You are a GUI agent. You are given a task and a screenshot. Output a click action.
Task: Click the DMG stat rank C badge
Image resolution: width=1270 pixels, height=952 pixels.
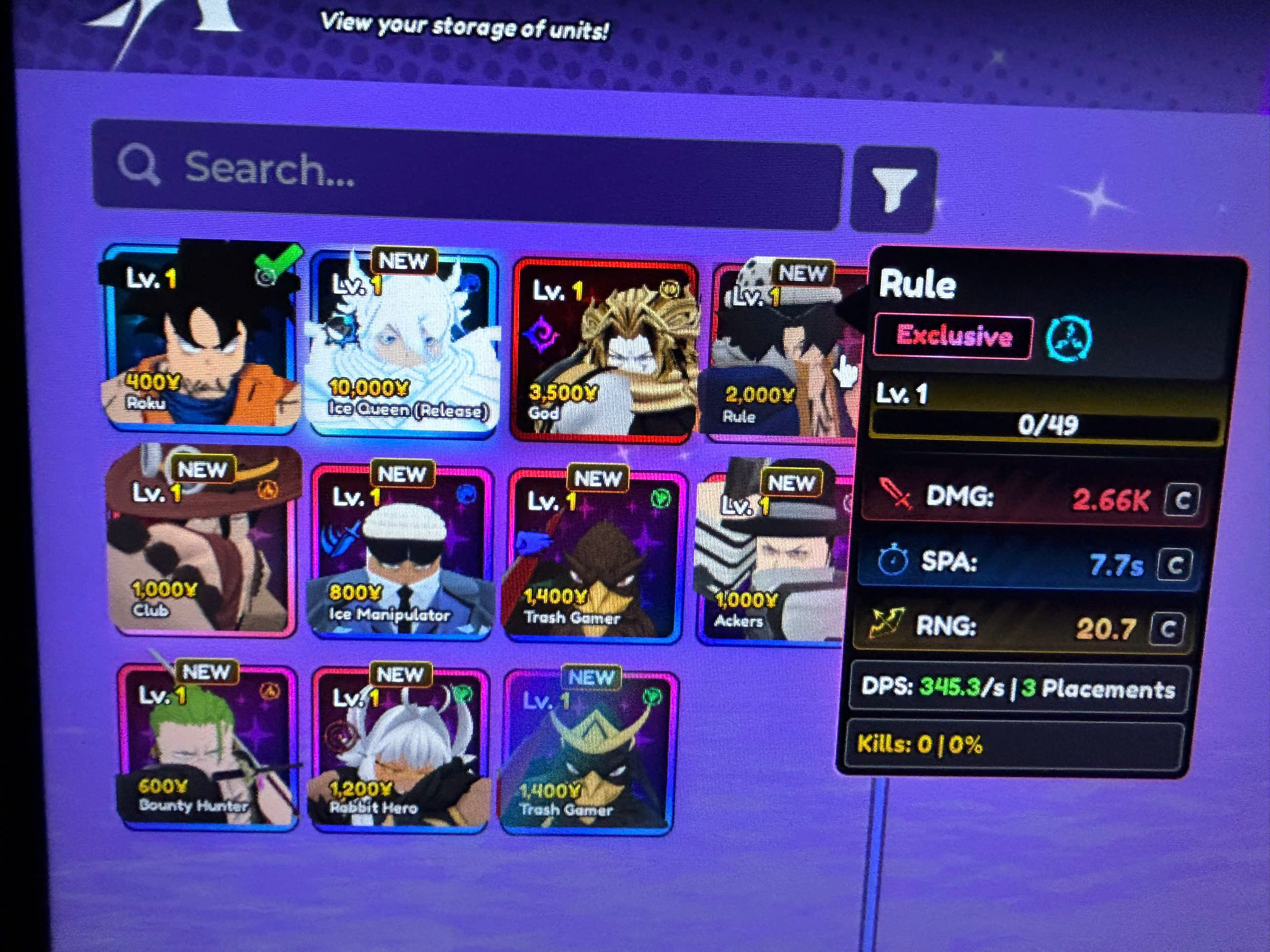click(1181, 501)
